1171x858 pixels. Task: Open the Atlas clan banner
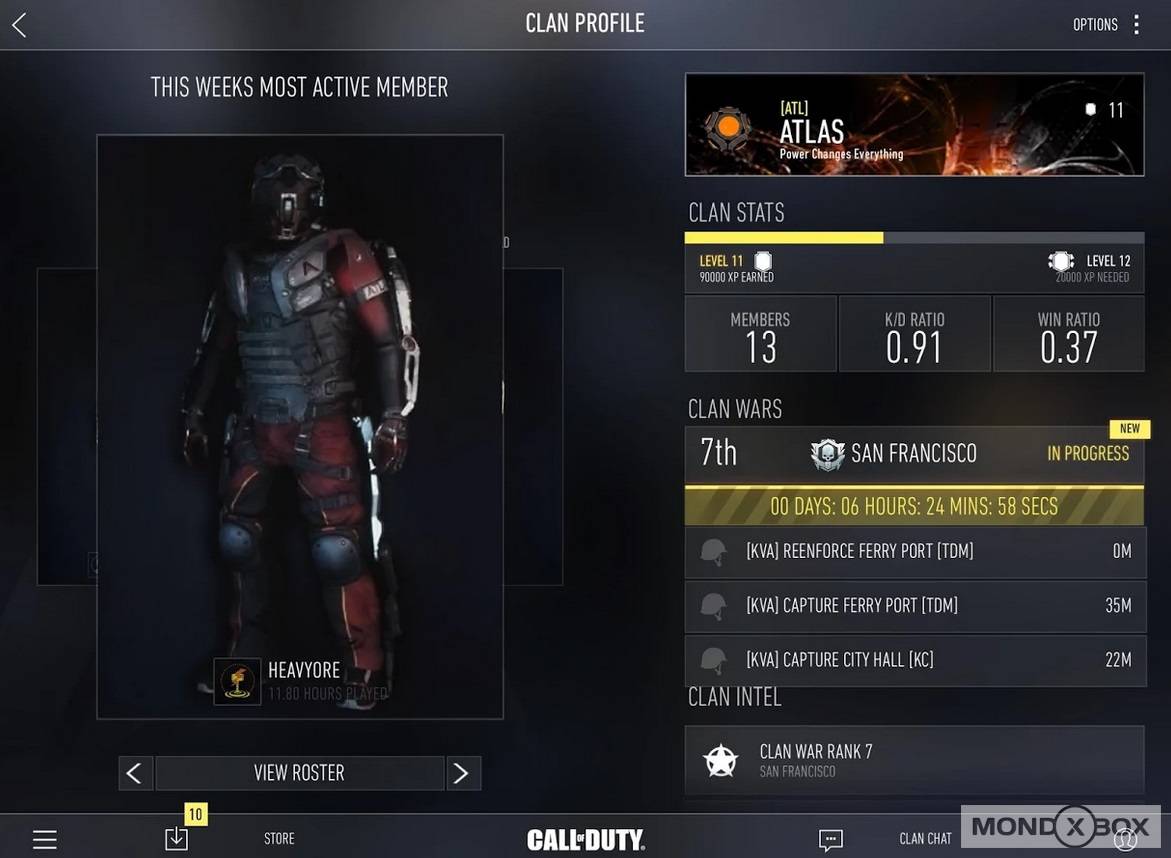click(x=914, y=125)
